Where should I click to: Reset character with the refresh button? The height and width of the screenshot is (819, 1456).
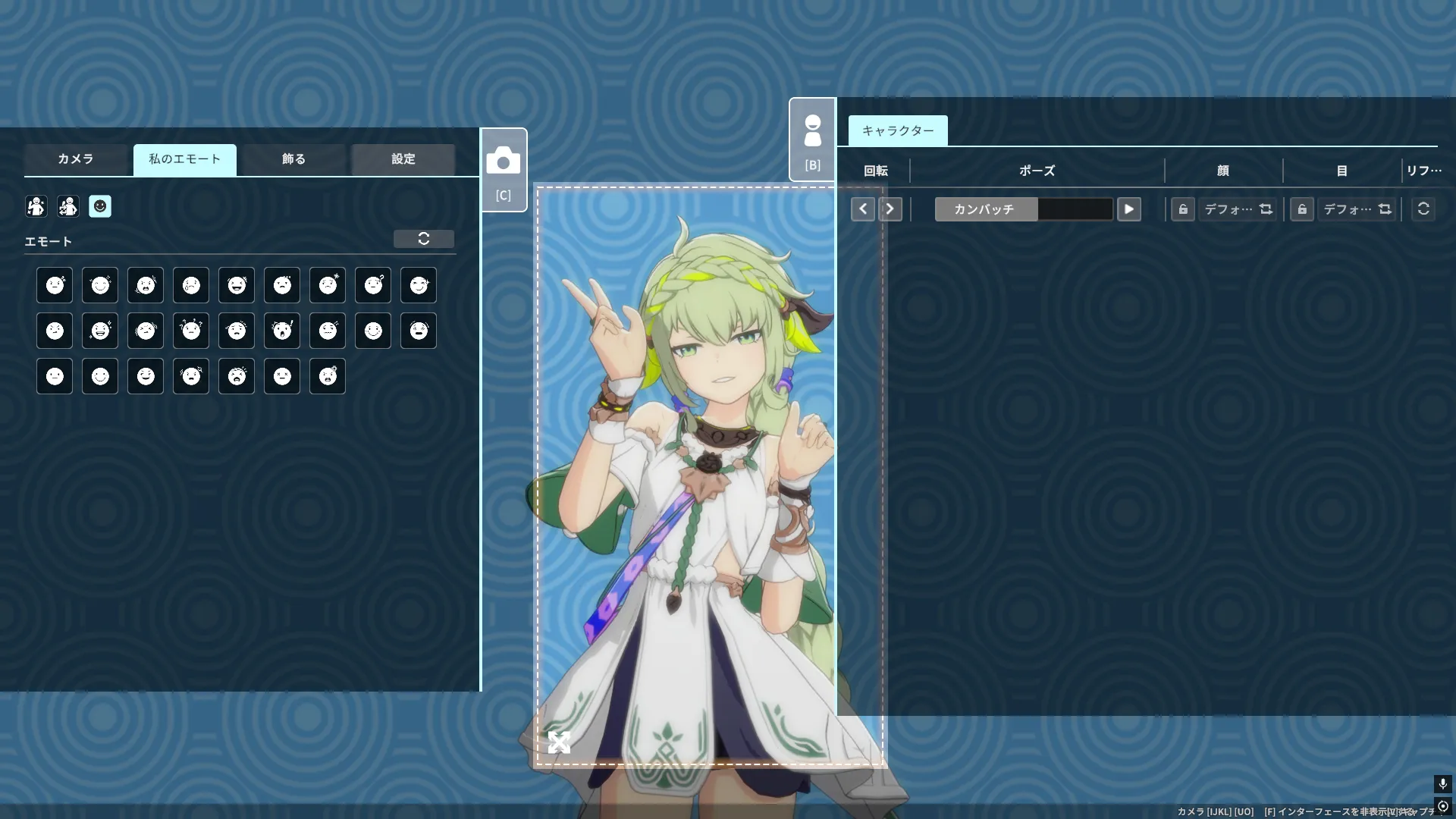click(x=1423, y=209)
